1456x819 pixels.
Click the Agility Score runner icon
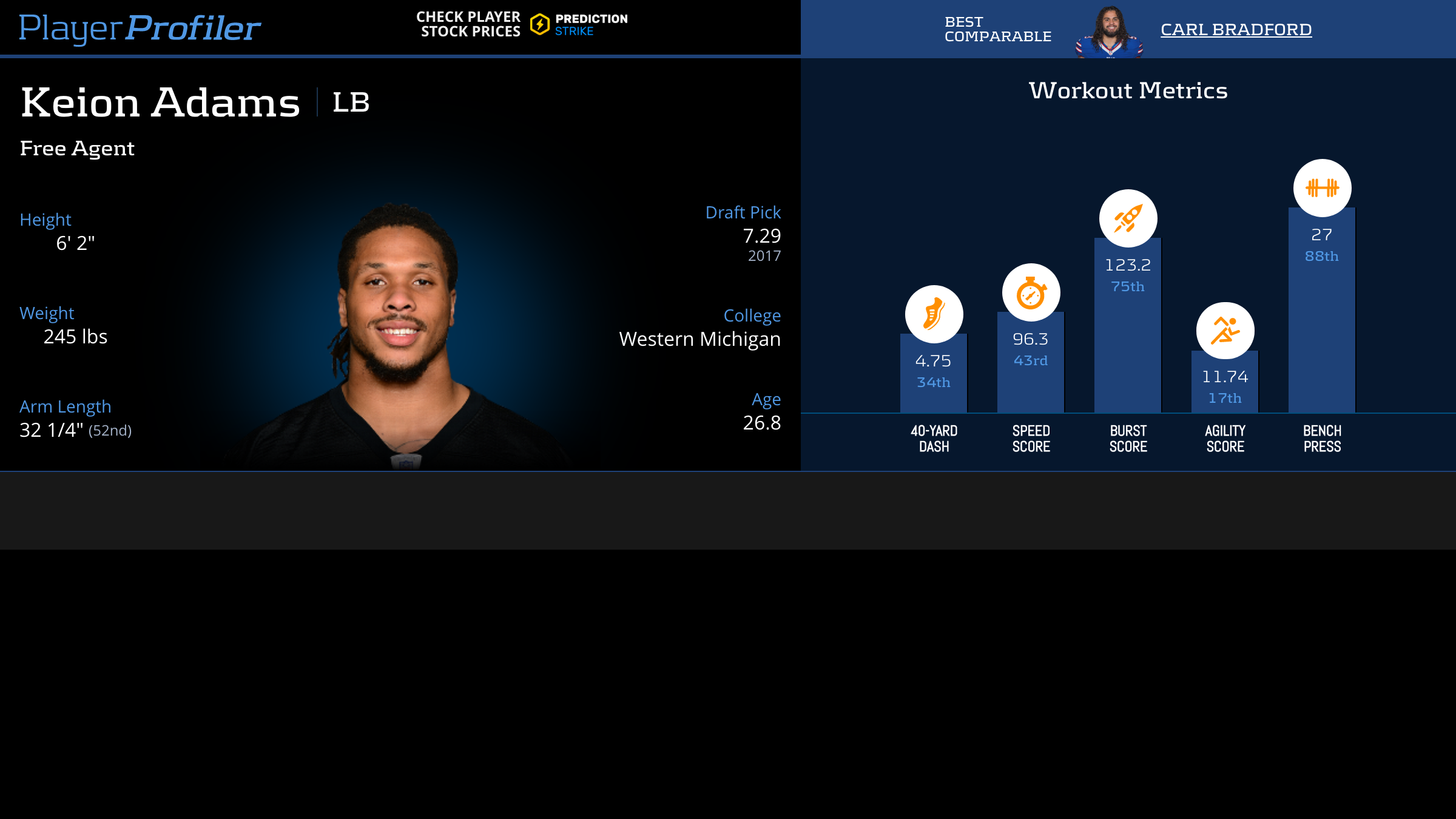[x=1225, y=331]
